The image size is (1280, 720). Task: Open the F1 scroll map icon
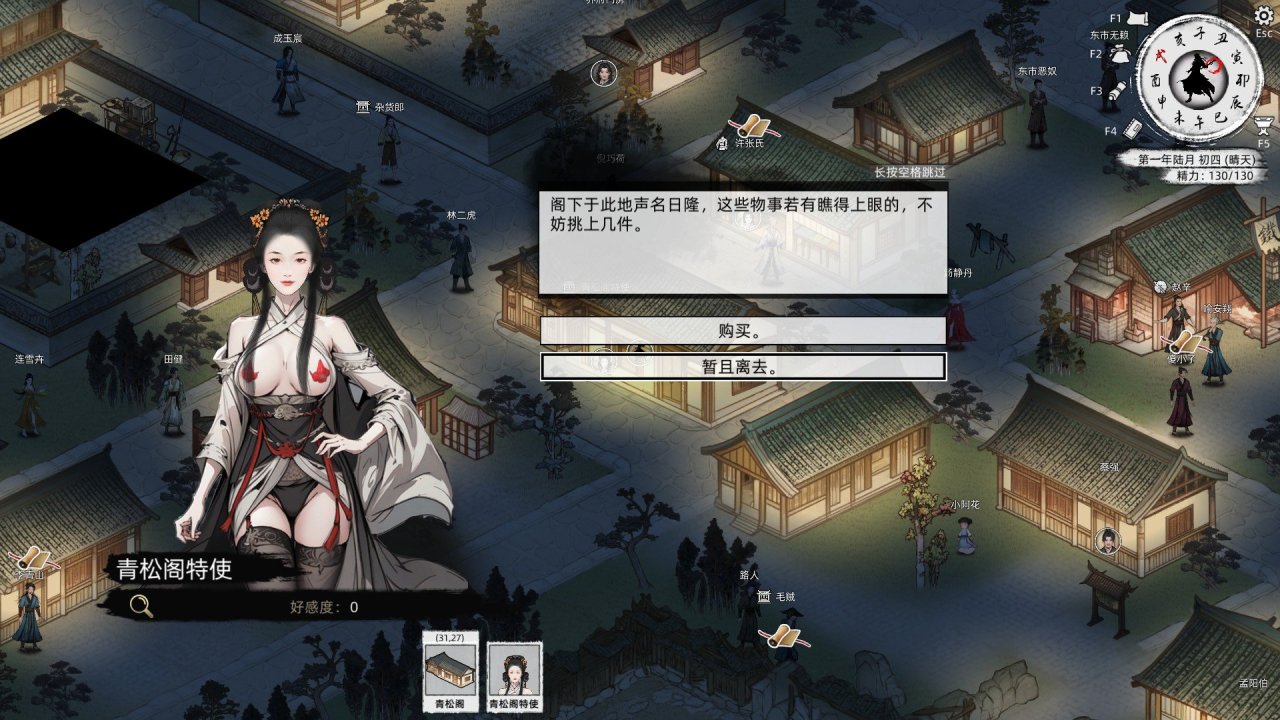(1136, 17)
